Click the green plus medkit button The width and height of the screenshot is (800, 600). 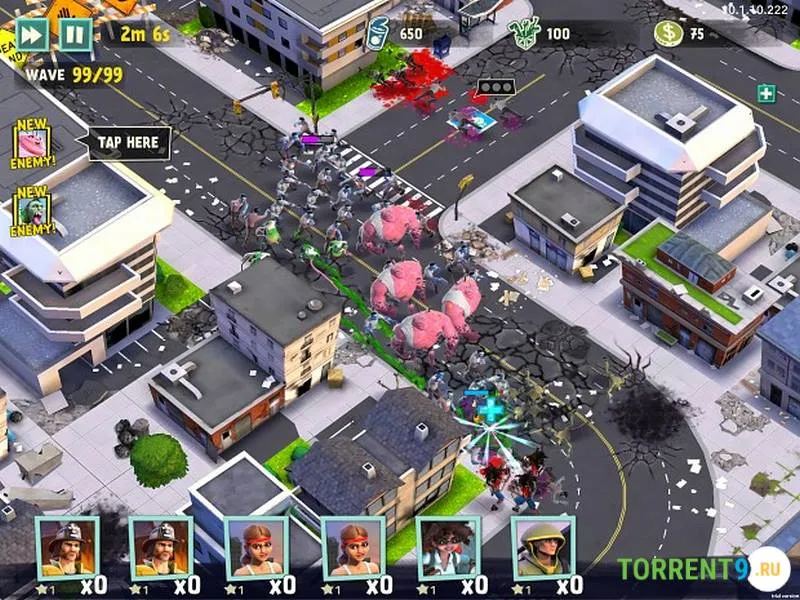[766, 94]
